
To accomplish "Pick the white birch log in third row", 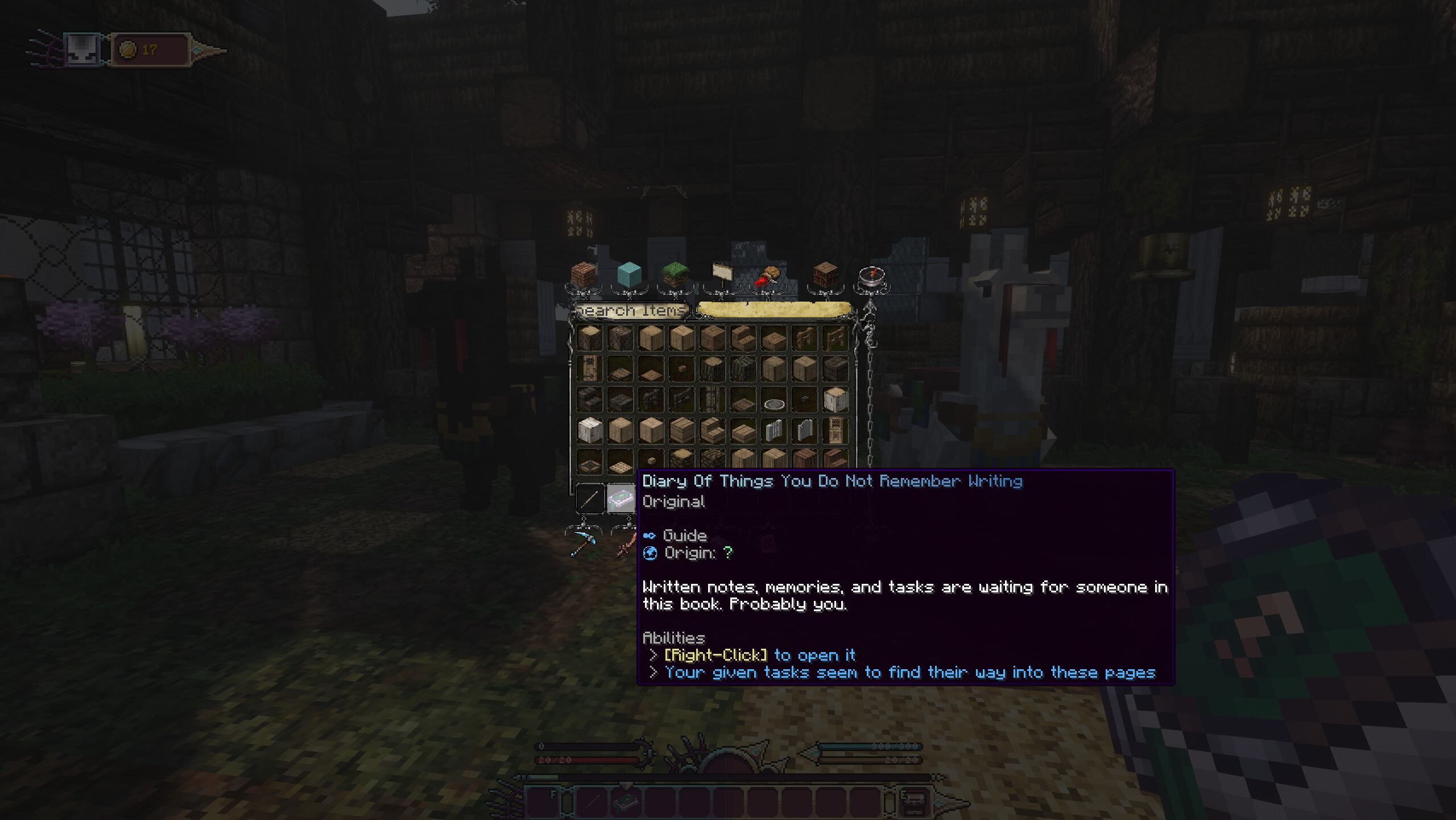I will (835, 399).
